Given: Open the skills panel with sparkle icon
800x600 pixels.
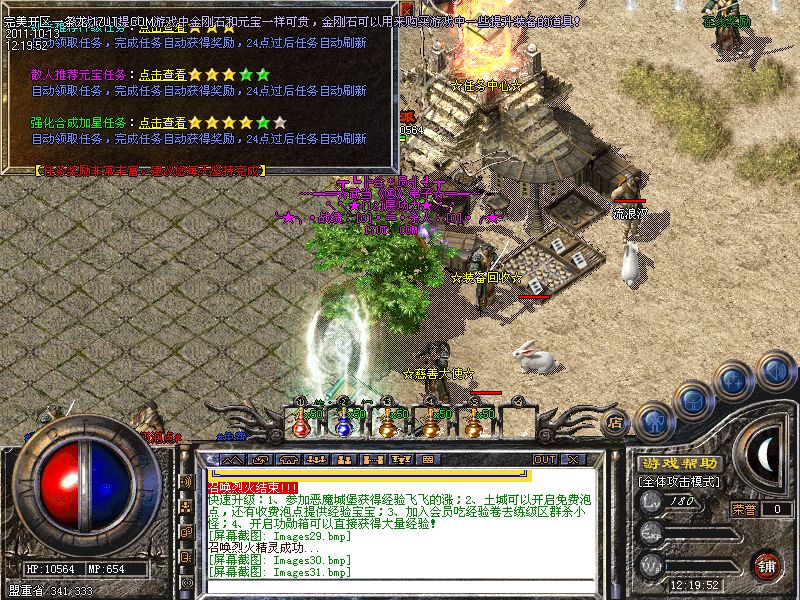Looking at the screenshot, I should click(735, 381).
